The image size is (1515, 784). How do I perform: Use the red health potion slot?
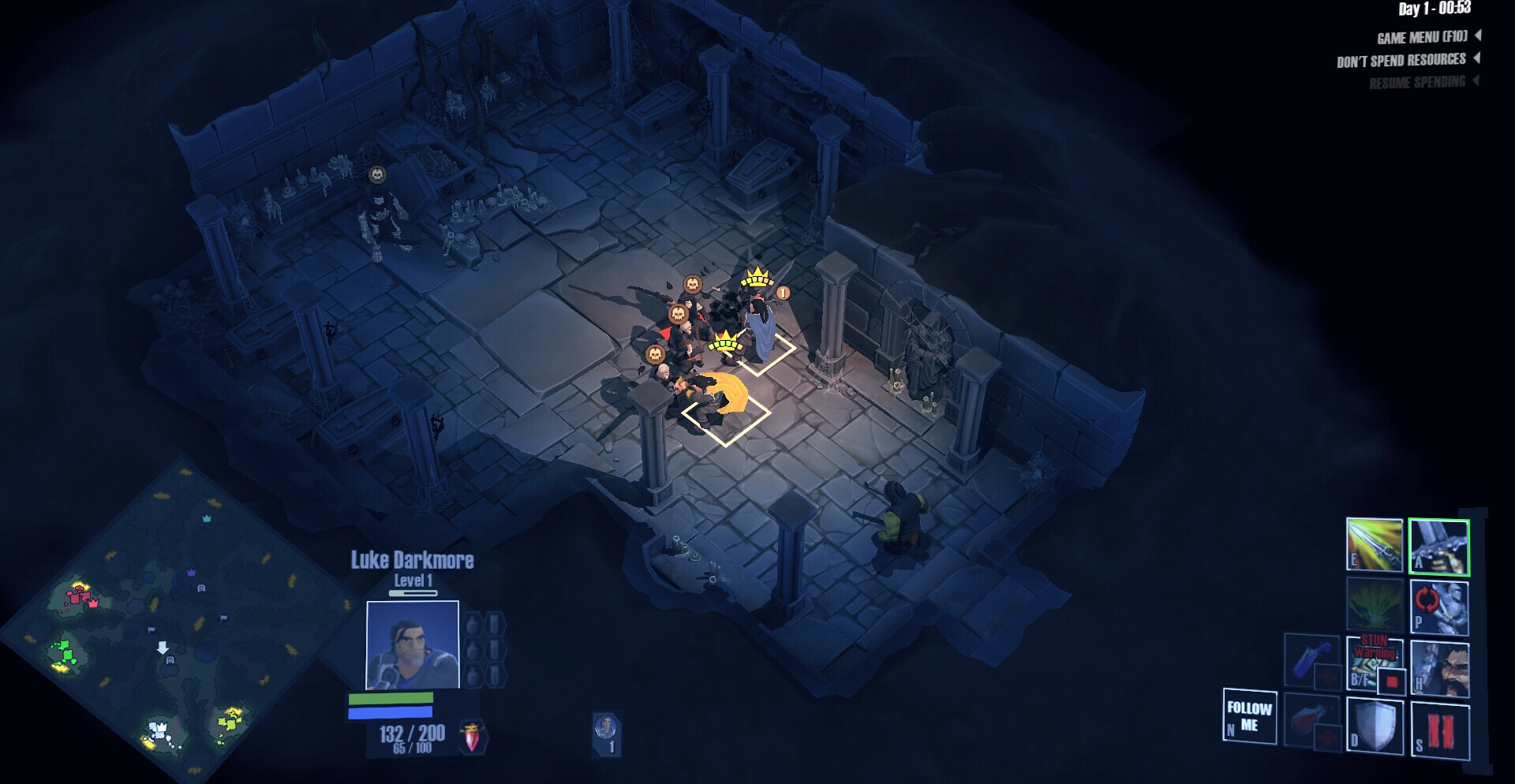pyautogui.click(x=1311, y=722)
